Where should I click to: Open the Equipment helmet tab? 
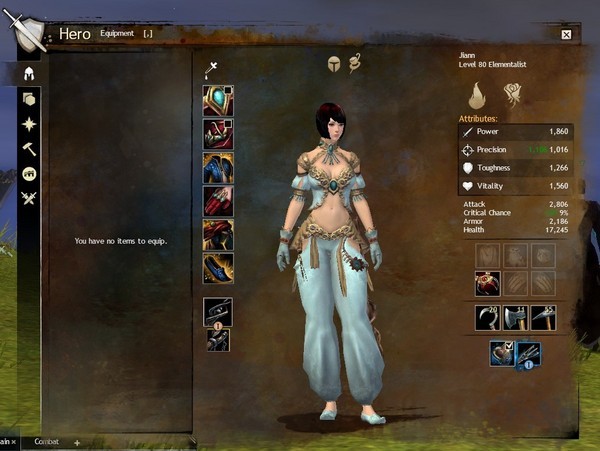pos(29,73)
